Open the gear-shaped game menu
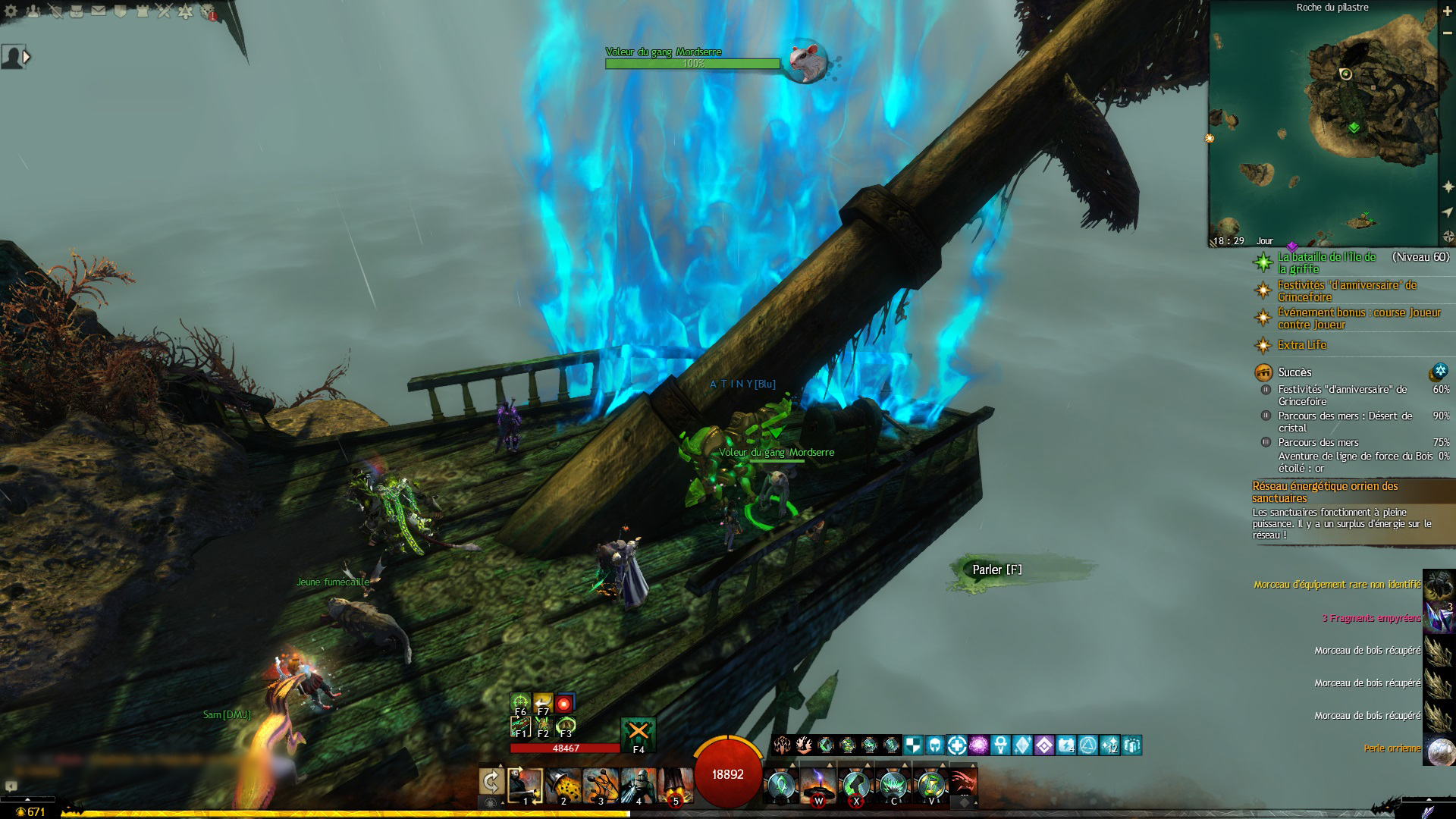1456x819 pixels. point(11,11)
